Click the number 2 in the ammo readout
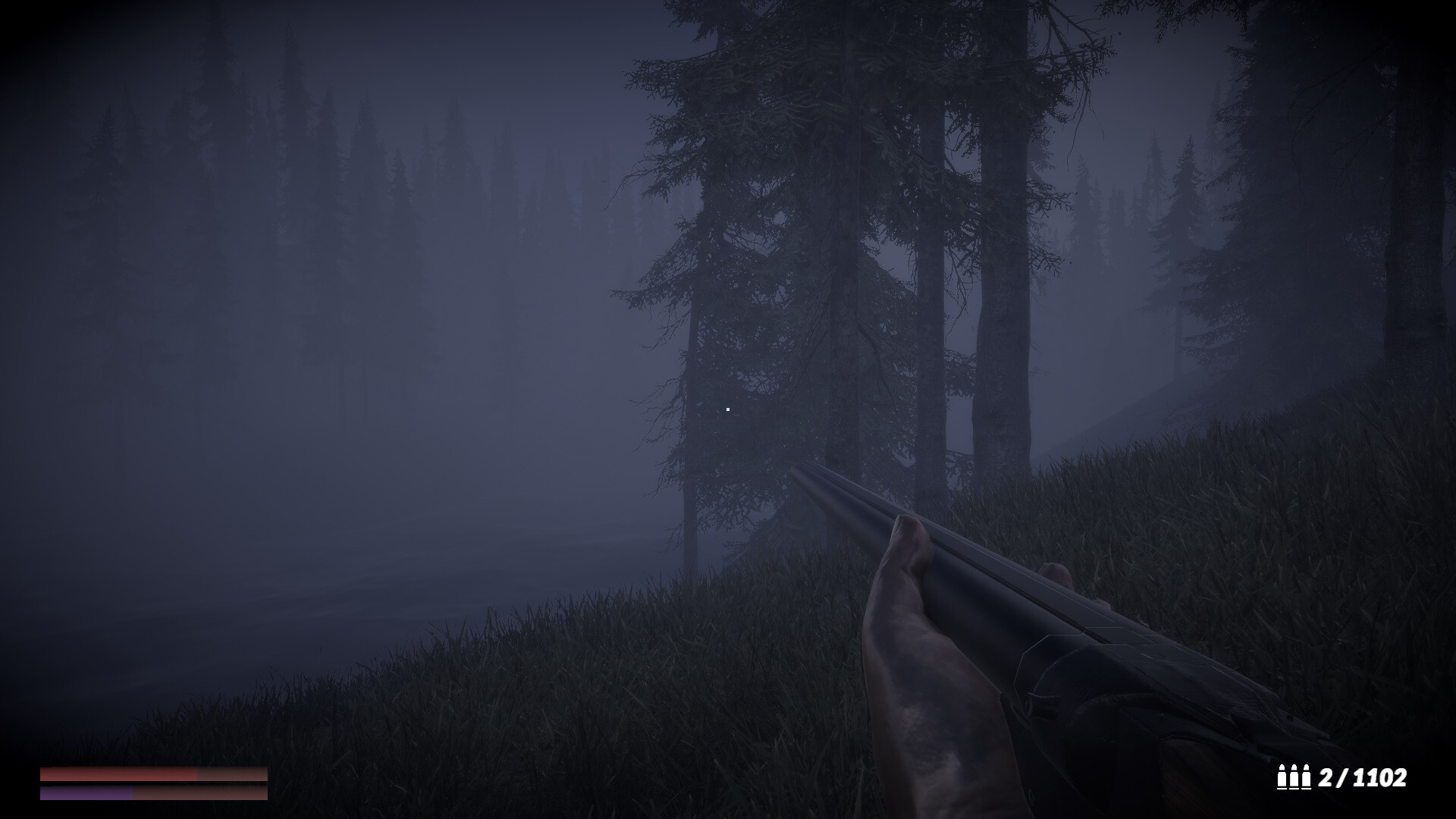The image size is (1456, 819). click(1327, 778)
